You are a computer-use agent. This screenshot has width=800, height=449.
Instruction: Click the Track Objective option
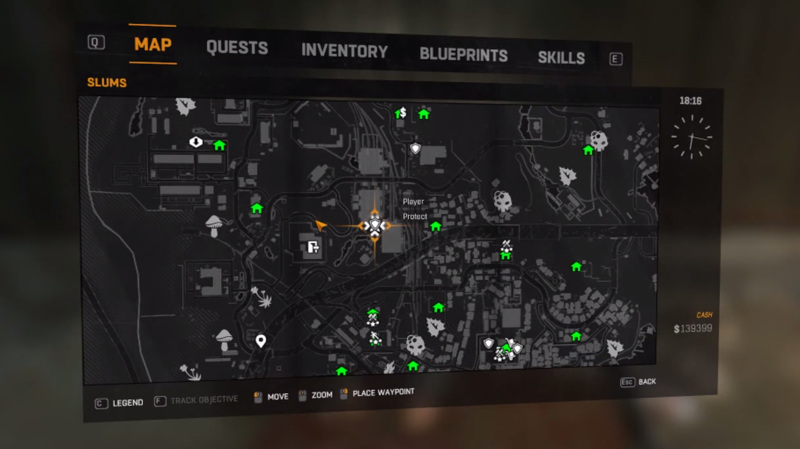tap(198, 400)
